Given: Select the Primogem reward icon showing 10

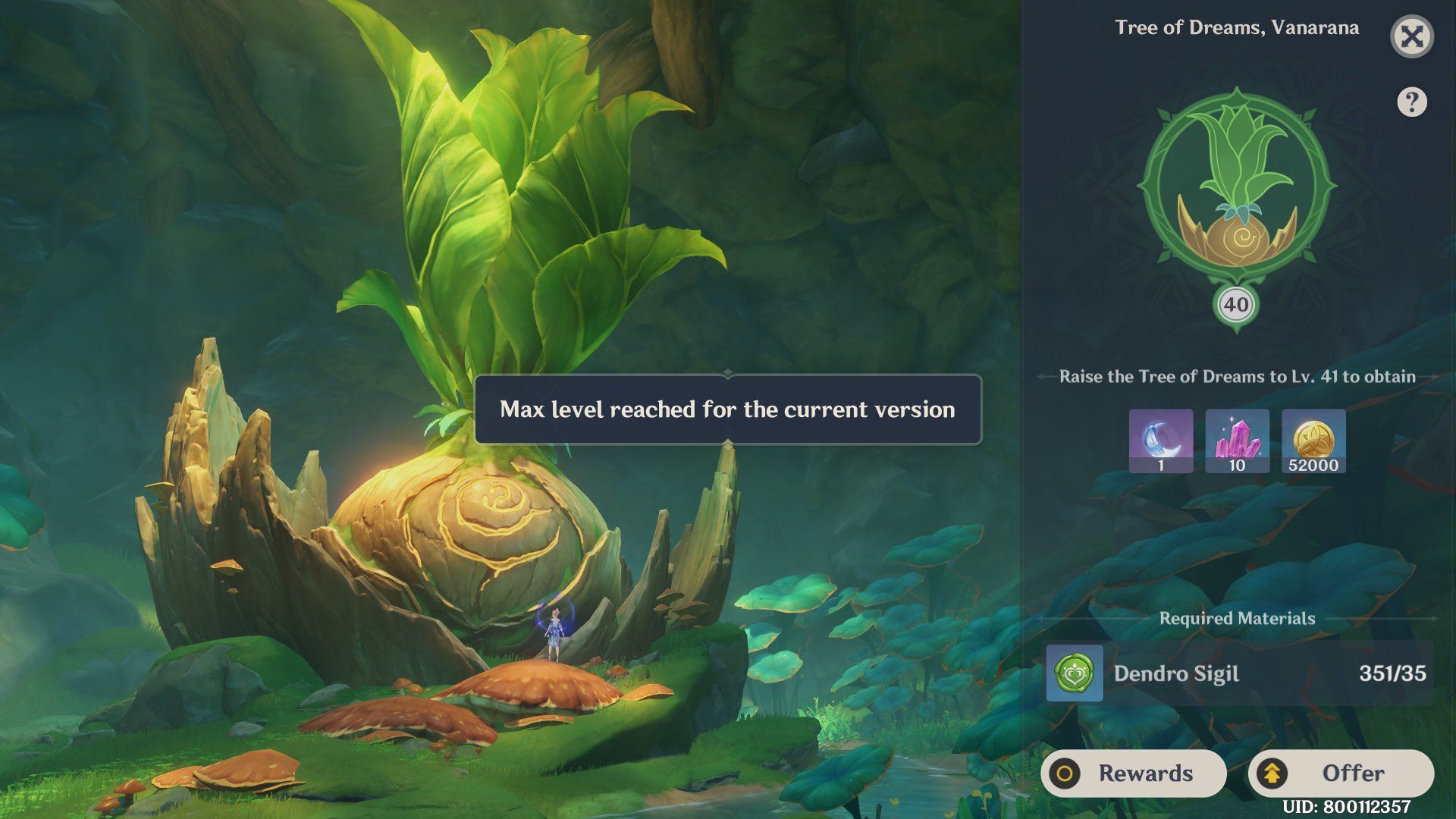Looking at the screenshot, I should pos(1237,440).
